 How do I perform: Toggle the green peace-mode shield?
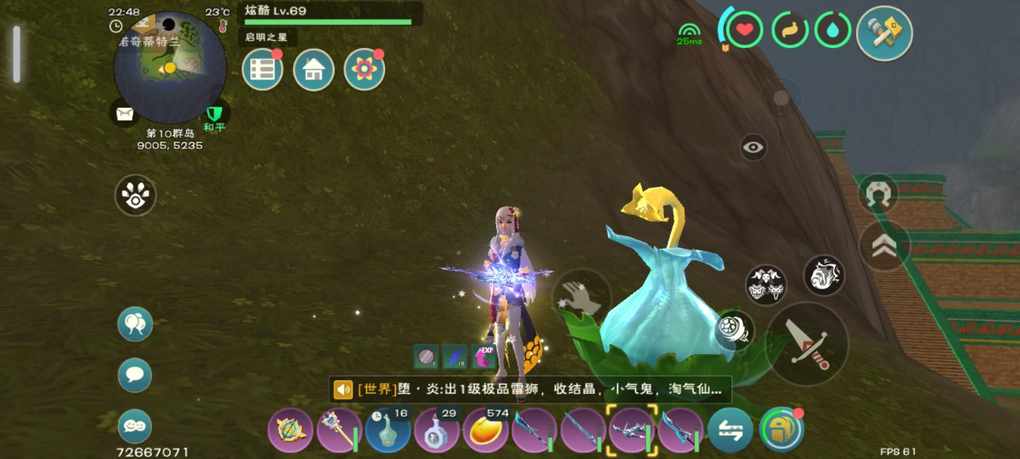[x=213, y=114]
